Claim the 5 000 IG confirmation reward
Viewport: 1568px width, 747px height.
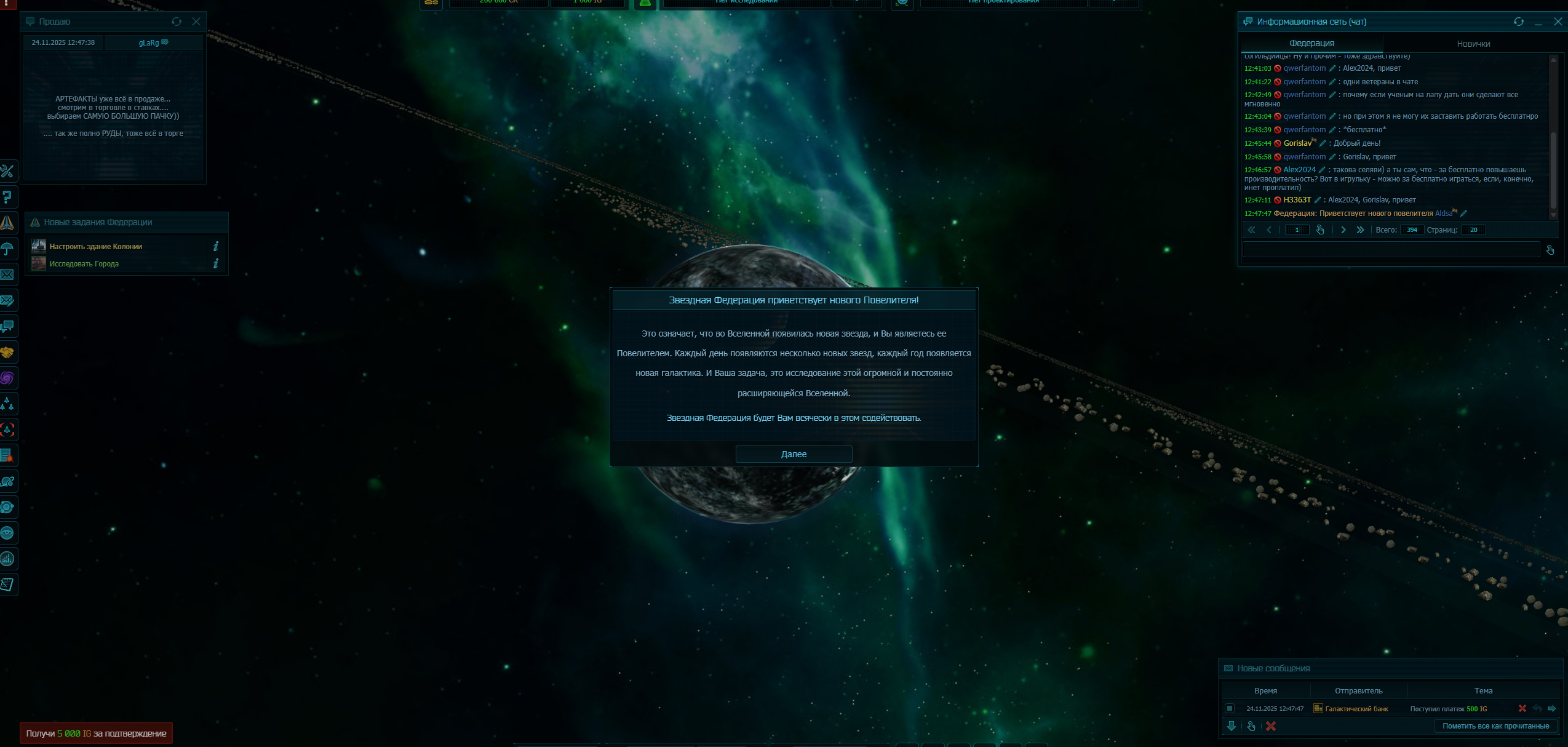[96, 733]
